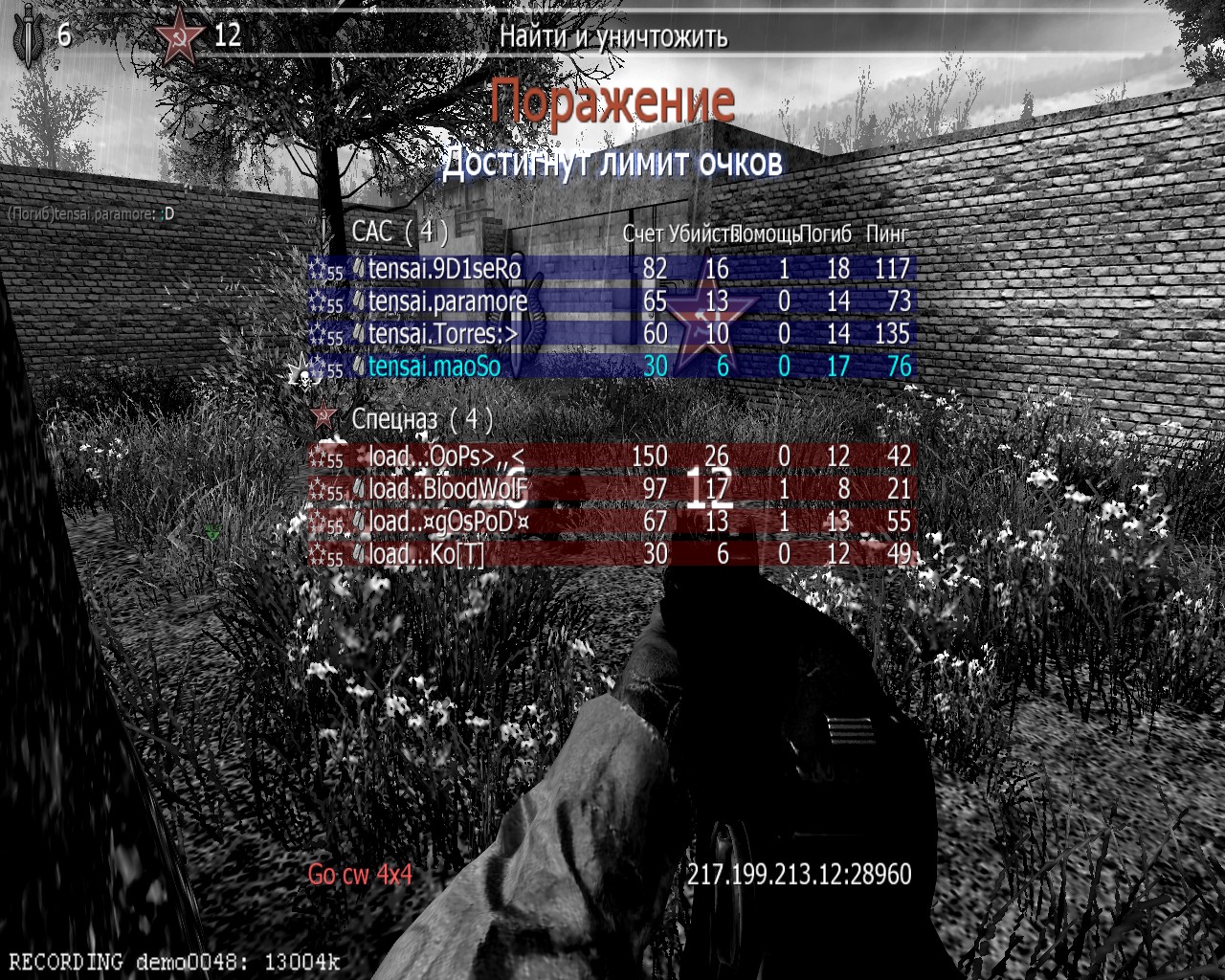Screen dimensions: 1225x980
Task: Click tensai.paramore in the scoreboard
Action: (448, 301)
